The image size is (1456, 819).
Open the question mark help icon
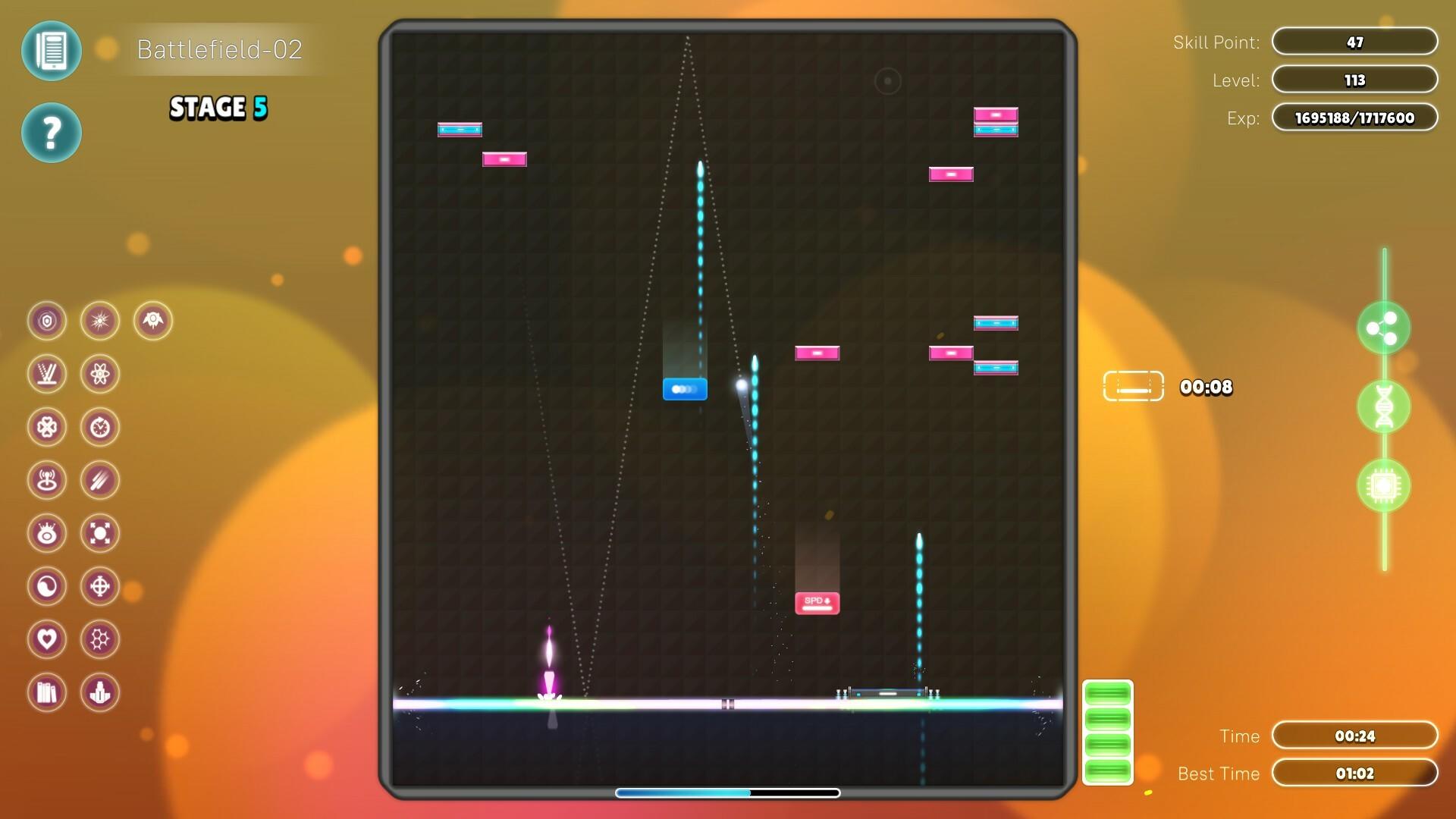pos(52,132)
